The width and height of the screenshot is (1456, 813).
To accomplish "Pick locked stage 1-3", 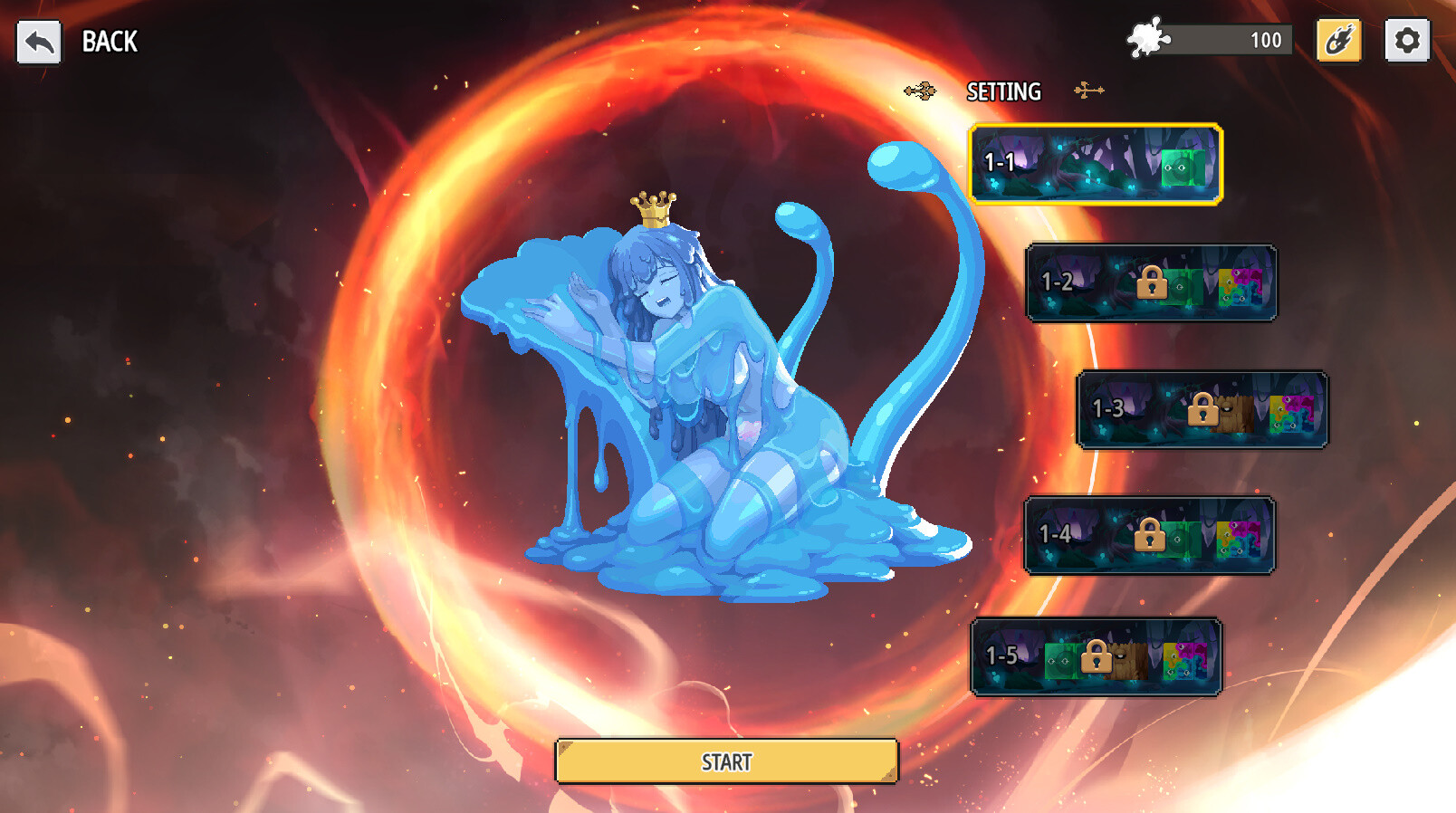I will click(1202, 409).
